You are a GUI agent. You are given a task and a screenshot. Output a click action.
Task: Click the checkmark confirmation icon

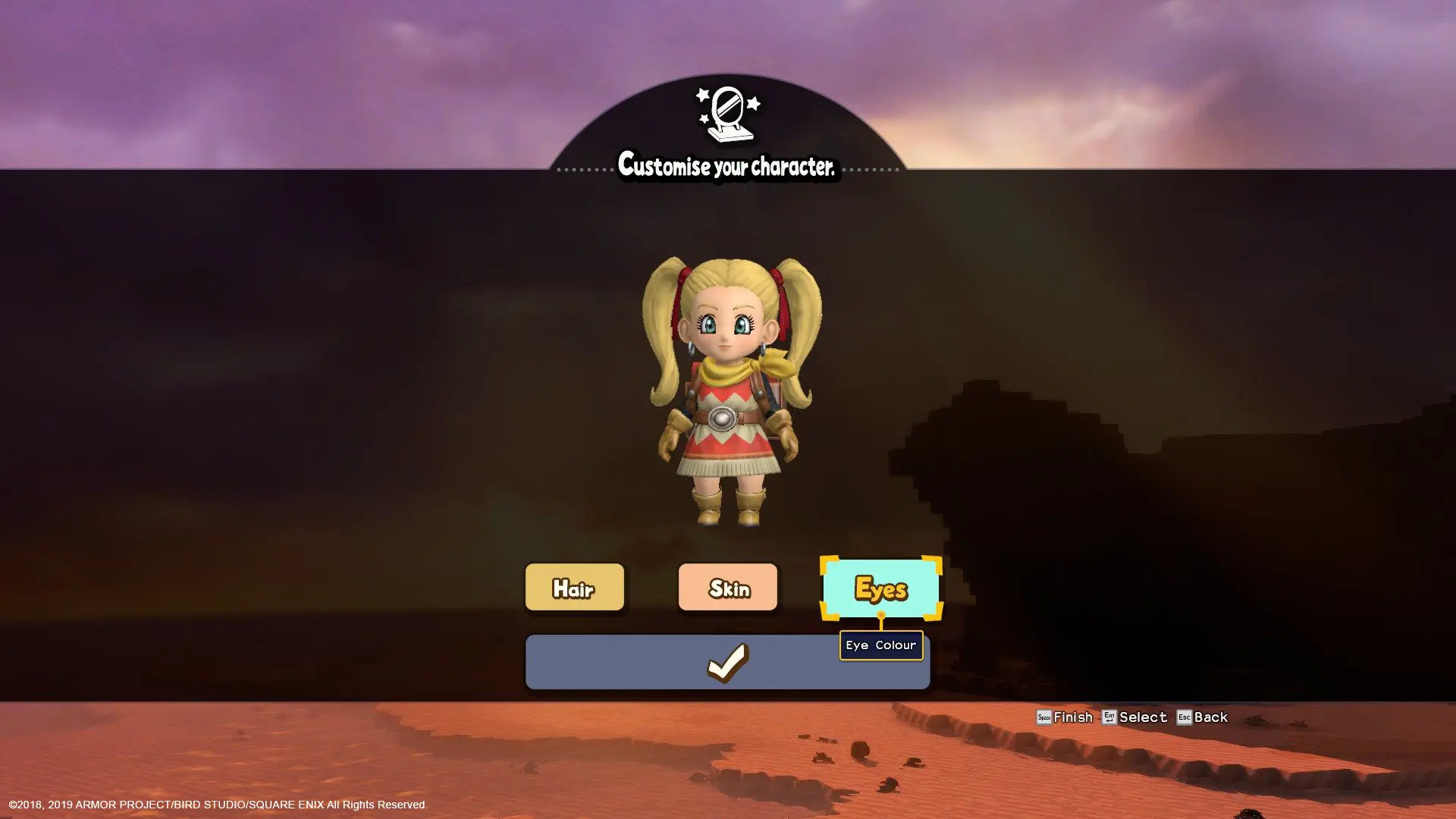point(727,661)
